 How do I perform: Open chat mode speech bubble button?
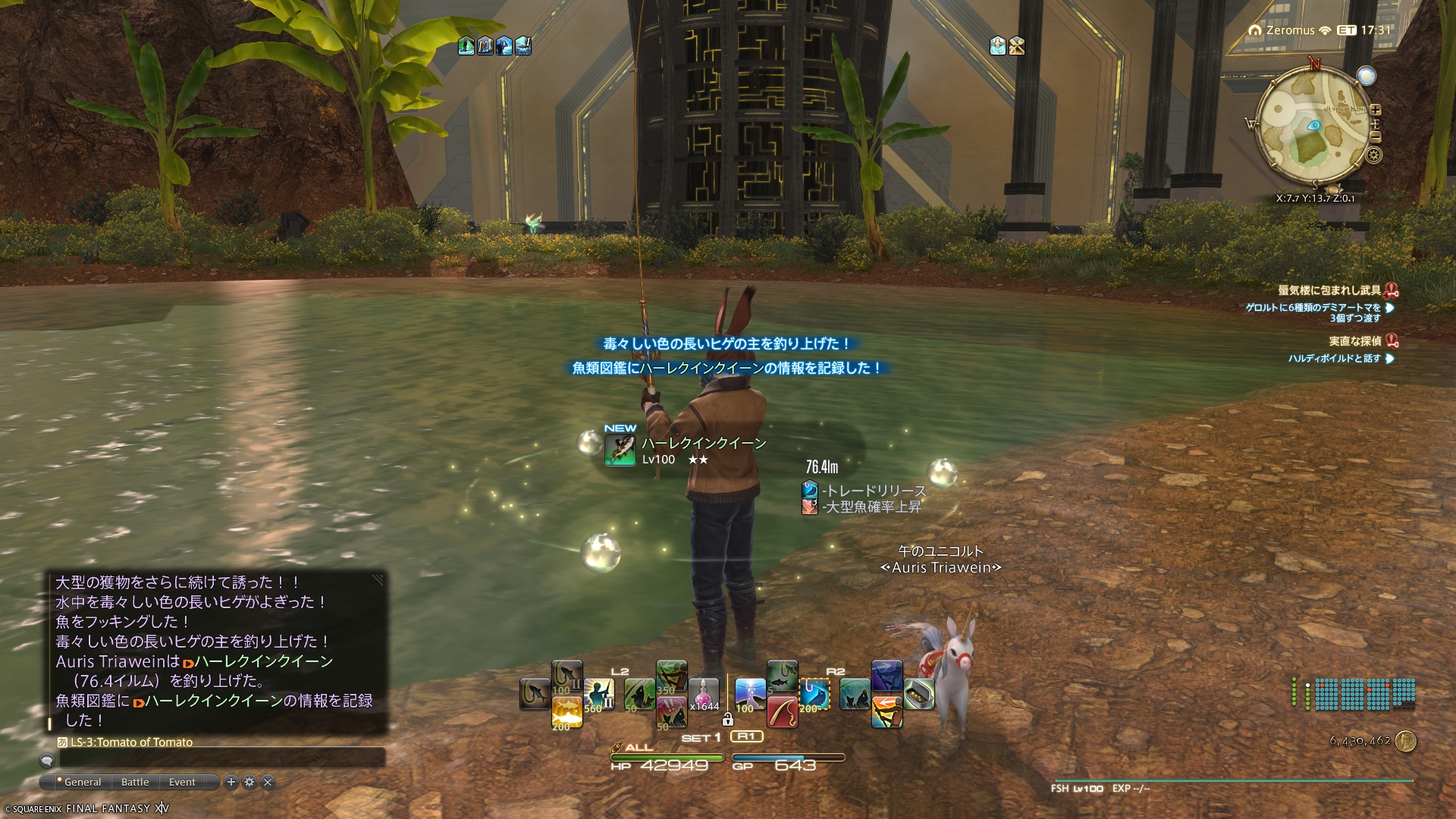[x=47, y=760]
